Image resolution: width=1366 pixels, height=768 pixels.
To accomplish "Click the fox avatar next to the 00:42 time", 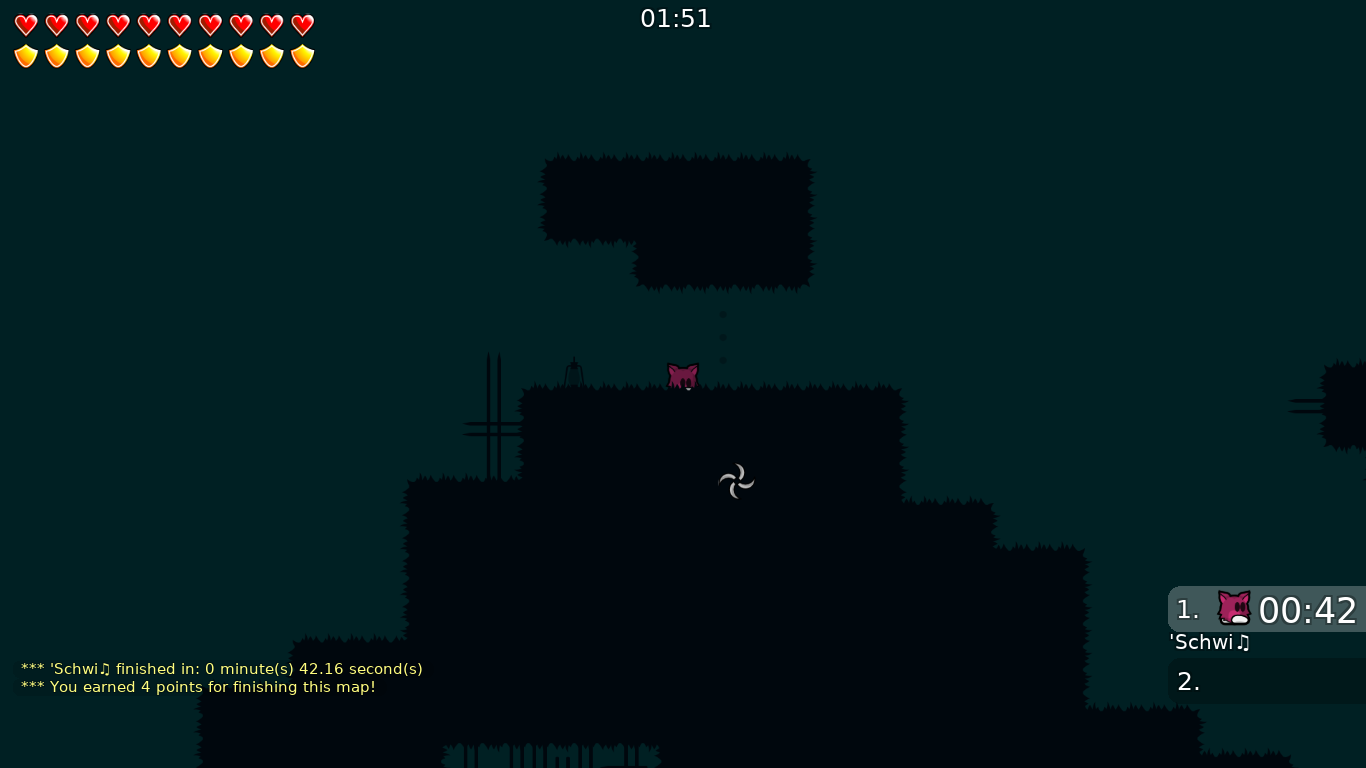I will point(1234,608).
